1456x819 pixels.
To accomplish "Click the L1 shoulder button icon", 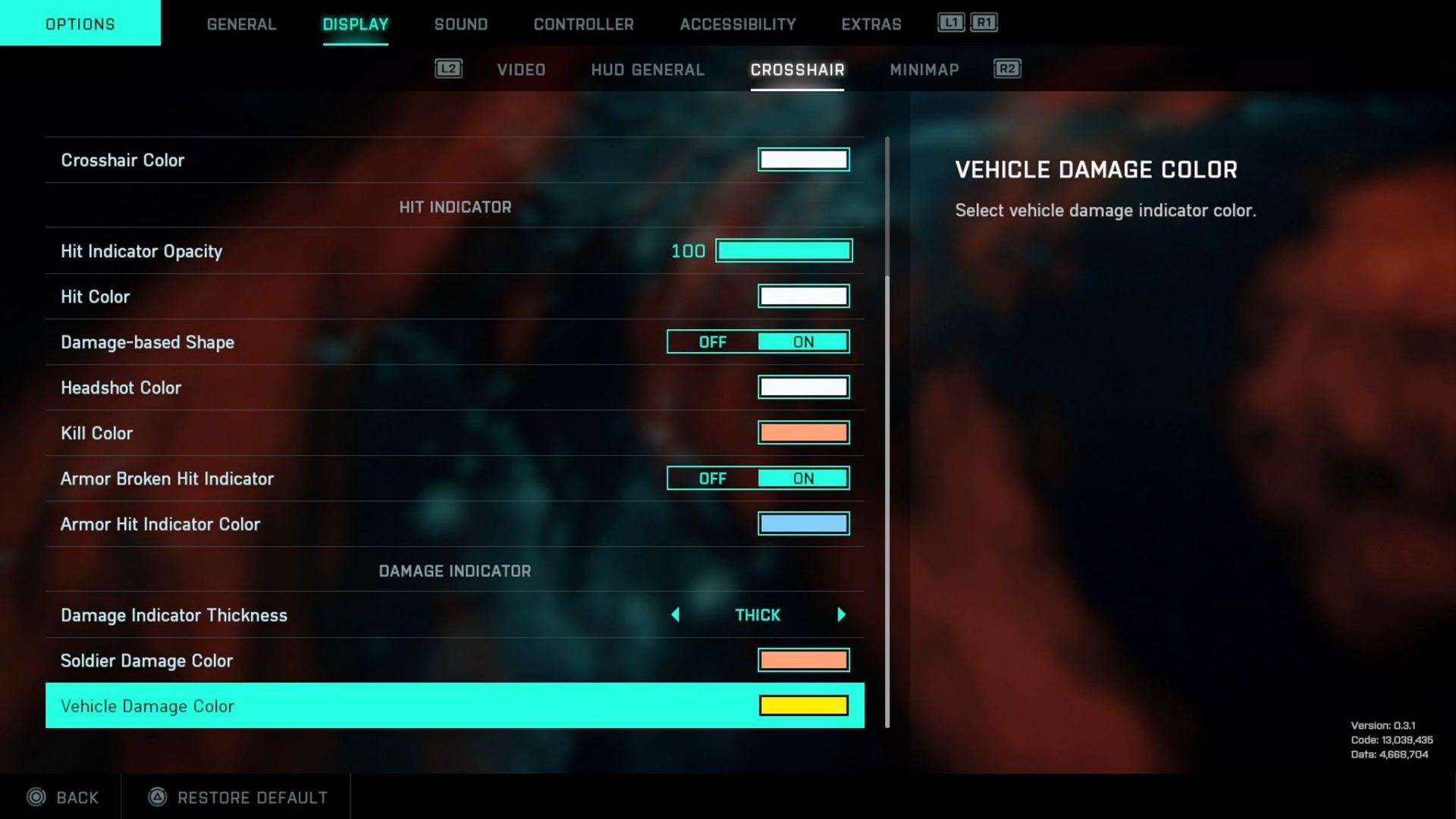I will click(950, 24).
